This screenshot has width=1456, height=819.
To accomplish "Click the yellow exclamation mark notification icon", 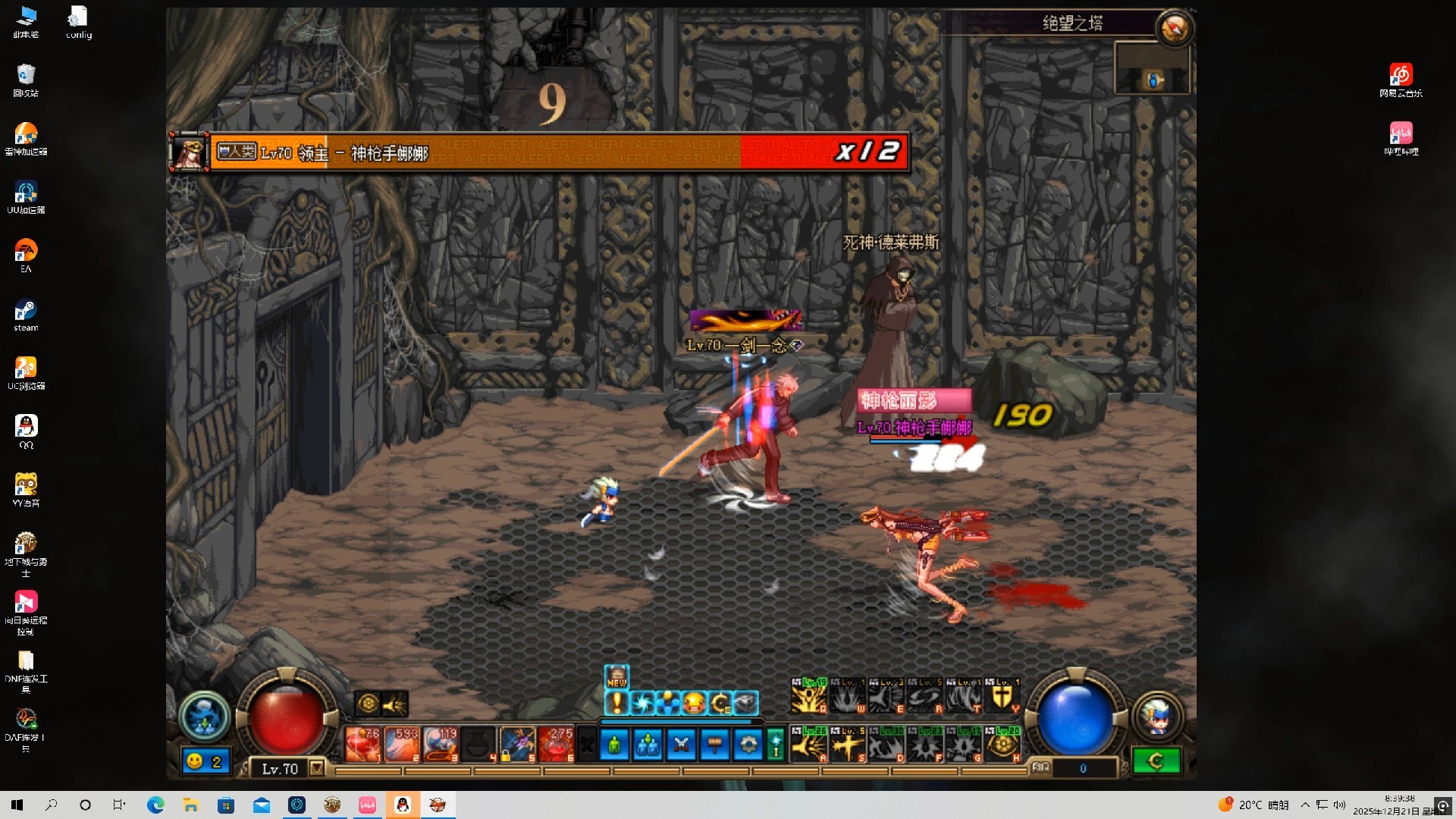I will point(617,703).
